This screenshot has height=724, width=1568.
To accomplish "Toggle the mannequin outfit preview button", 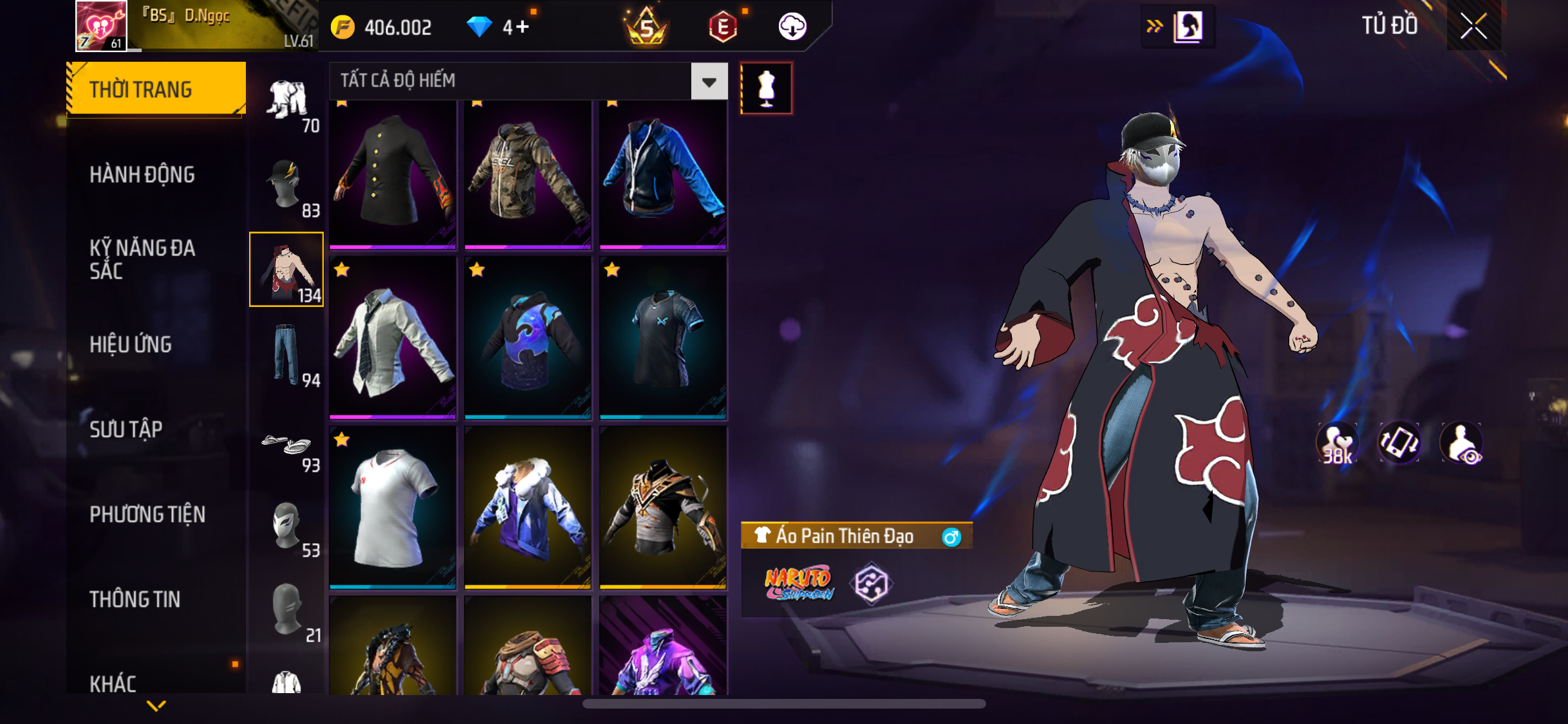I will pyautogui.click(x=766, y=88).
